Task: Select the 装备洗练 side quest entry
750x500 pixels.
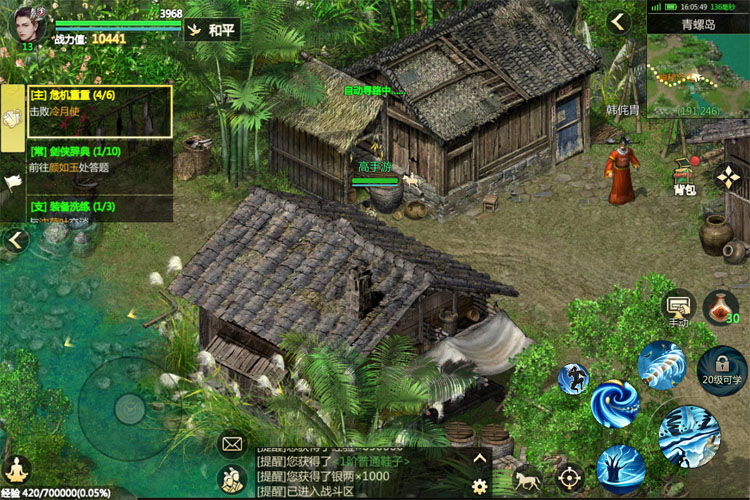Action: coord(100,208)
